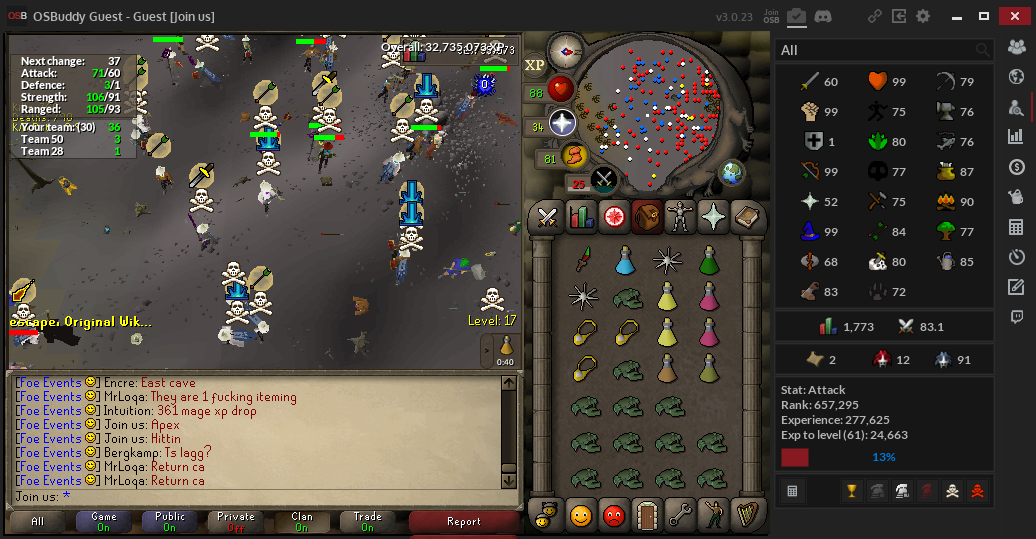The image size is (1036, 539).
Task: Open the Settings wrench tab
Action: [x=680, y=515]
